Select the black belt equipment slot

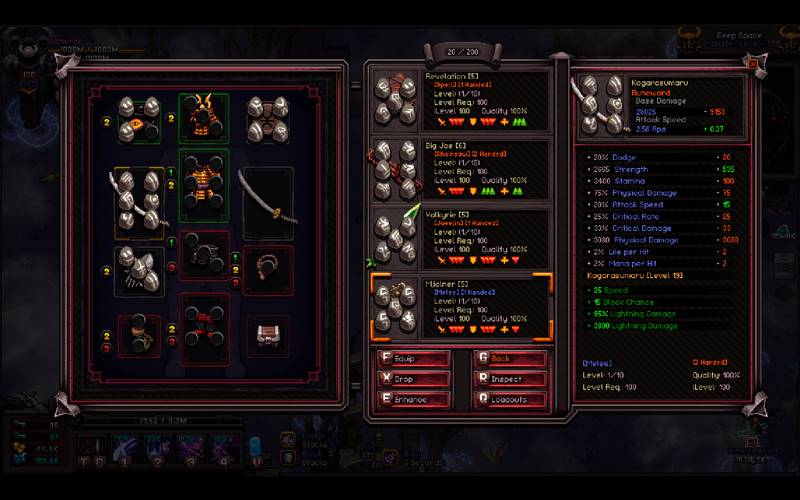(204, 257)
